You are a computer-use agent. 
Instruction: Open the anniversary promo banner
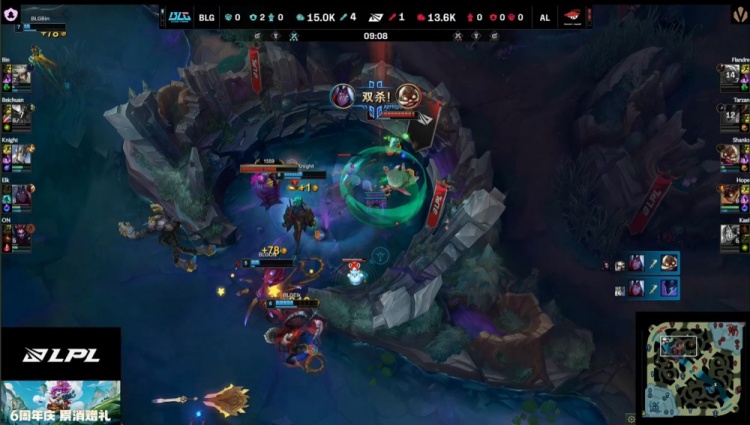click(60, 402)
